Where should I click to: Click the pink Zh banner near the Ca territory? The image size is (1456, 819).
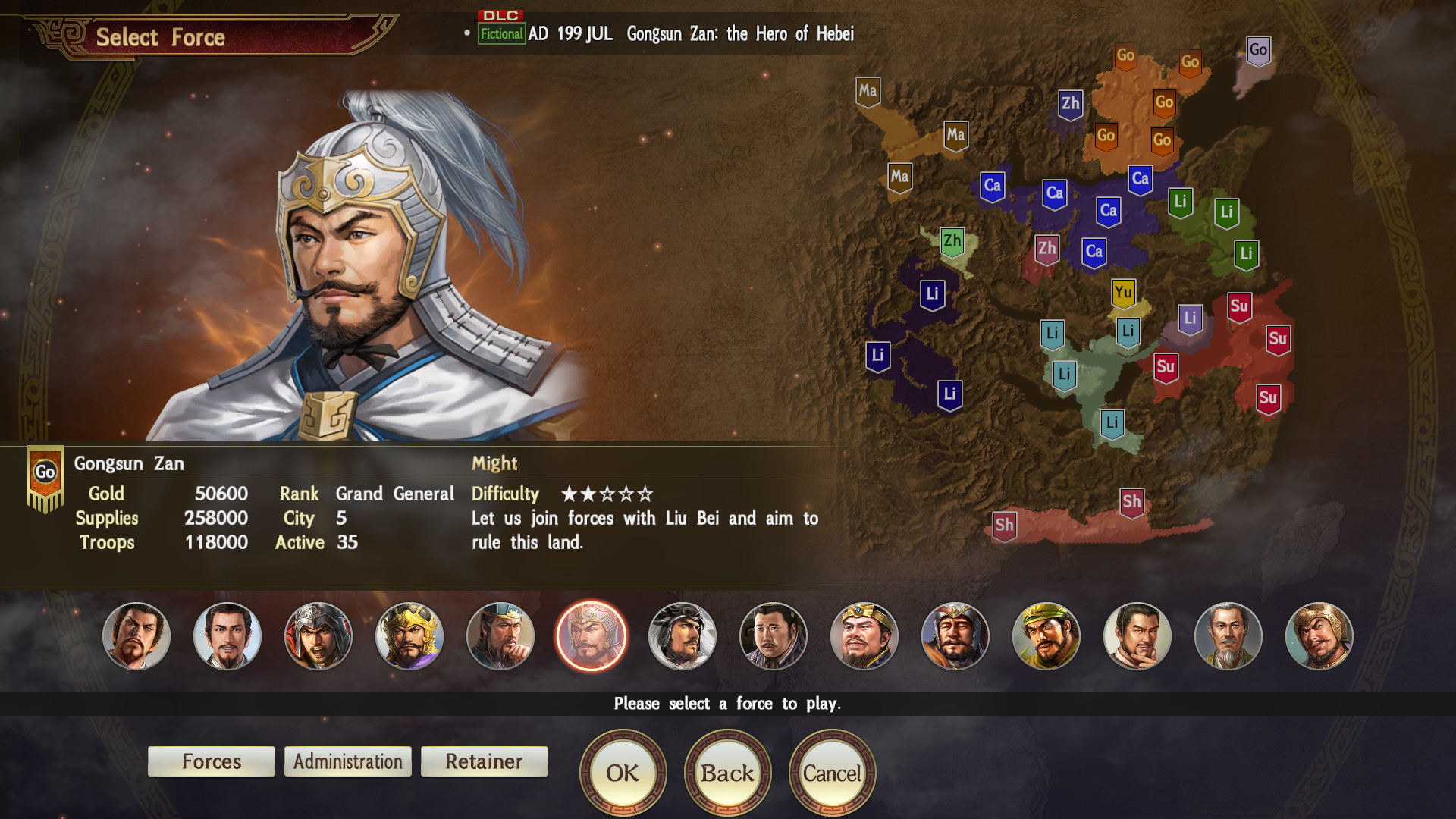[x=1047, y=246]
